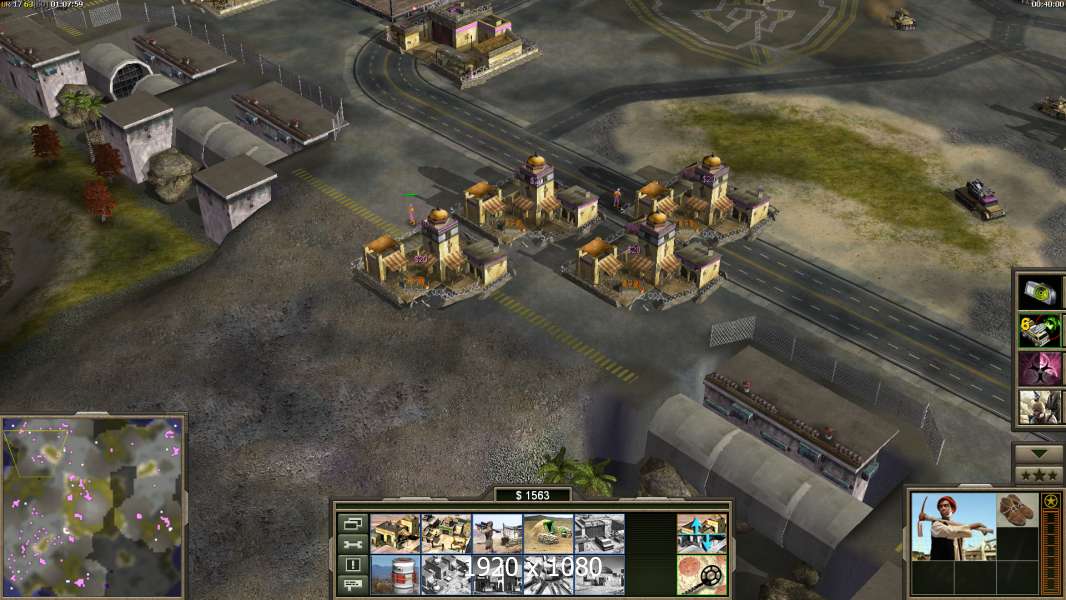1066x600 pixels.
Task: Open the minimap in the corner
Action: tap(93, 507)
